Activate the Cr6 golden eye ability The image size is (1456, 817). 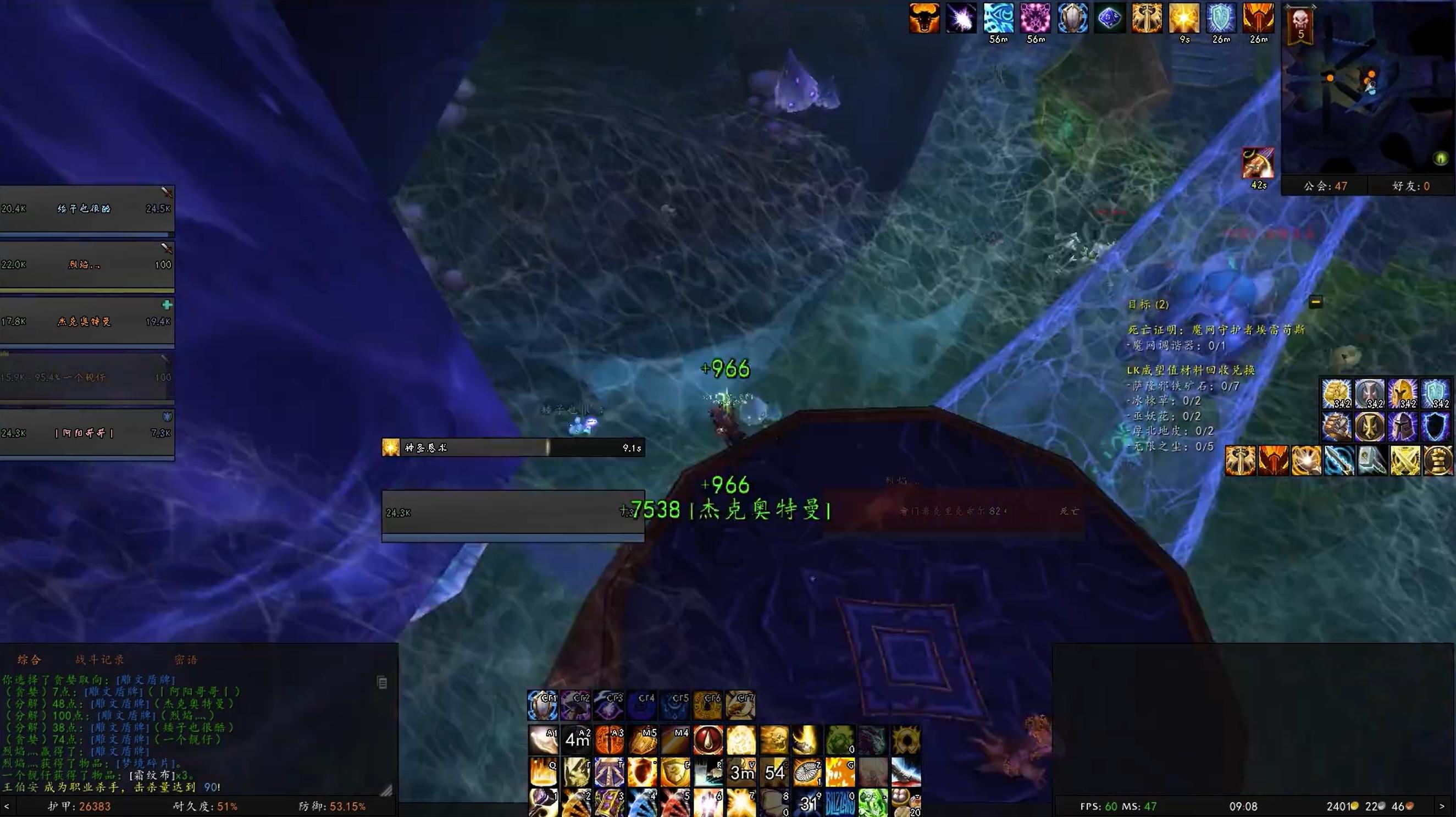707,705
